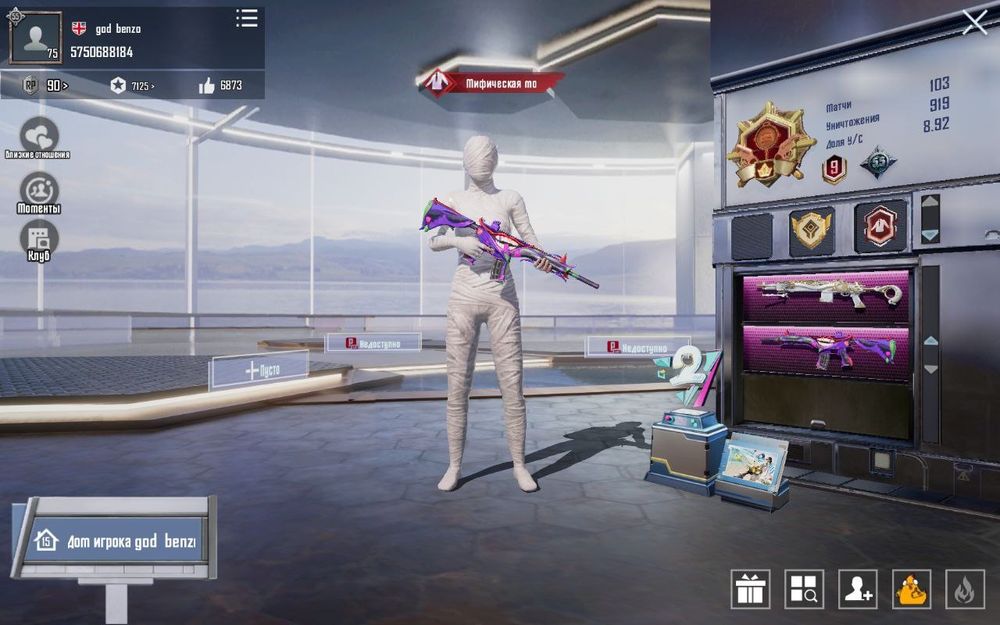Screen dimensions: 1000x625
Task: Close the player profile screen
Action: (x=974, y=22)
